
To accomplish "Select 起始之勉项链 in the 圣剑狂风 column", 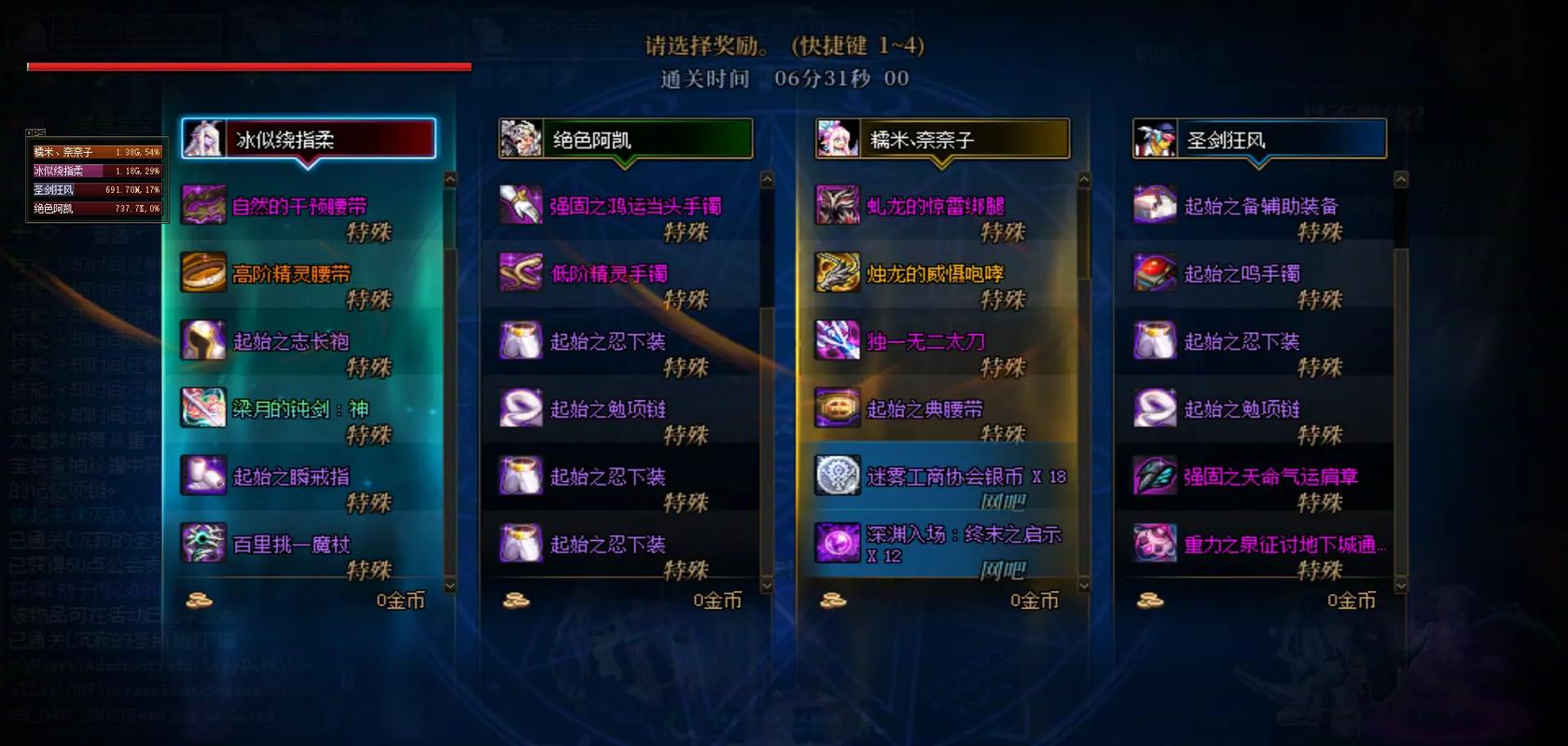I will tap(1155, 408).
